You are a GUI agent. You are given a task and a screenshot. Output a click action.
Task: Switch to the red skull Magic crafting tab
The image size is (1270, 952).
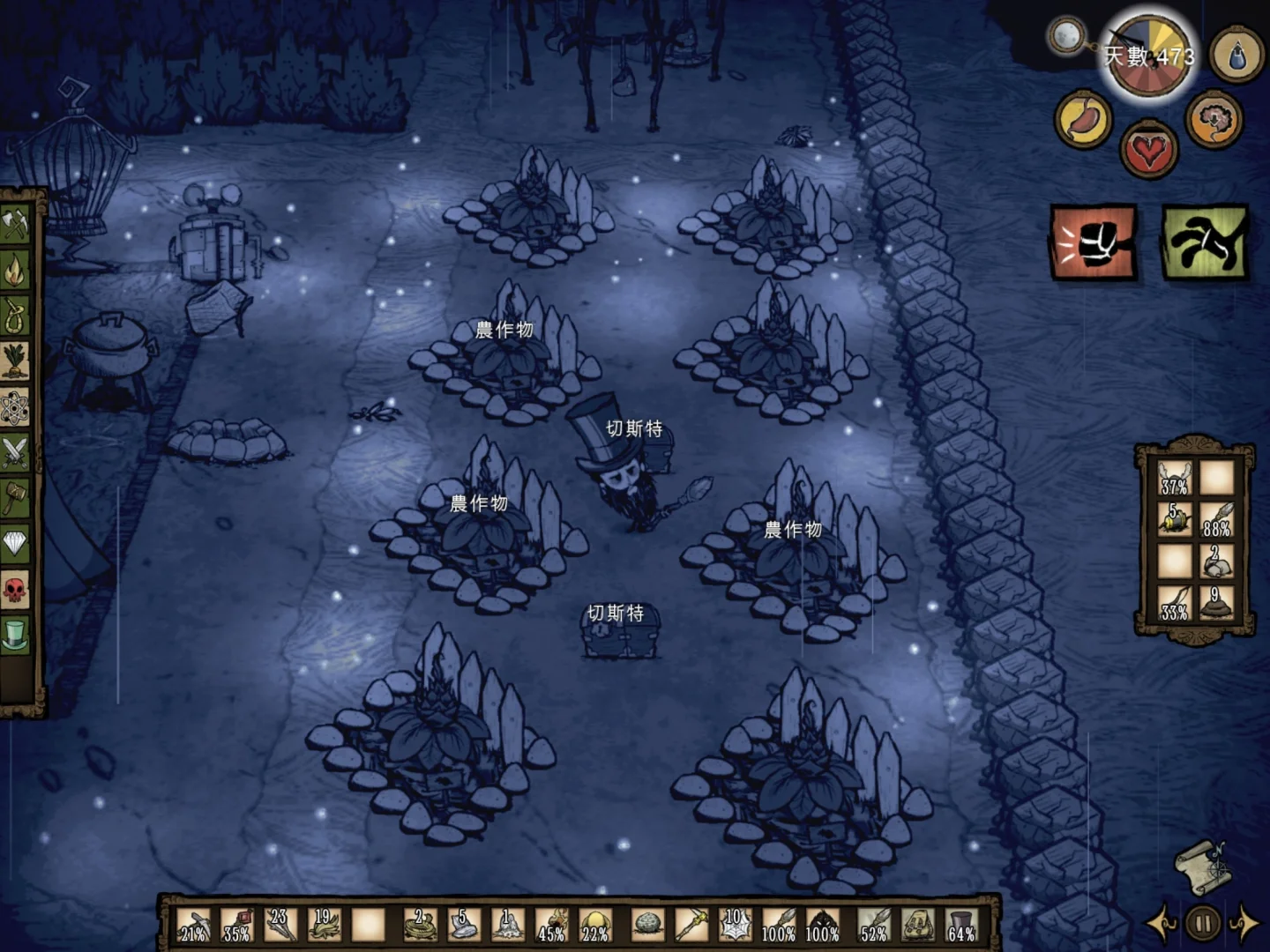click(15, 590)
